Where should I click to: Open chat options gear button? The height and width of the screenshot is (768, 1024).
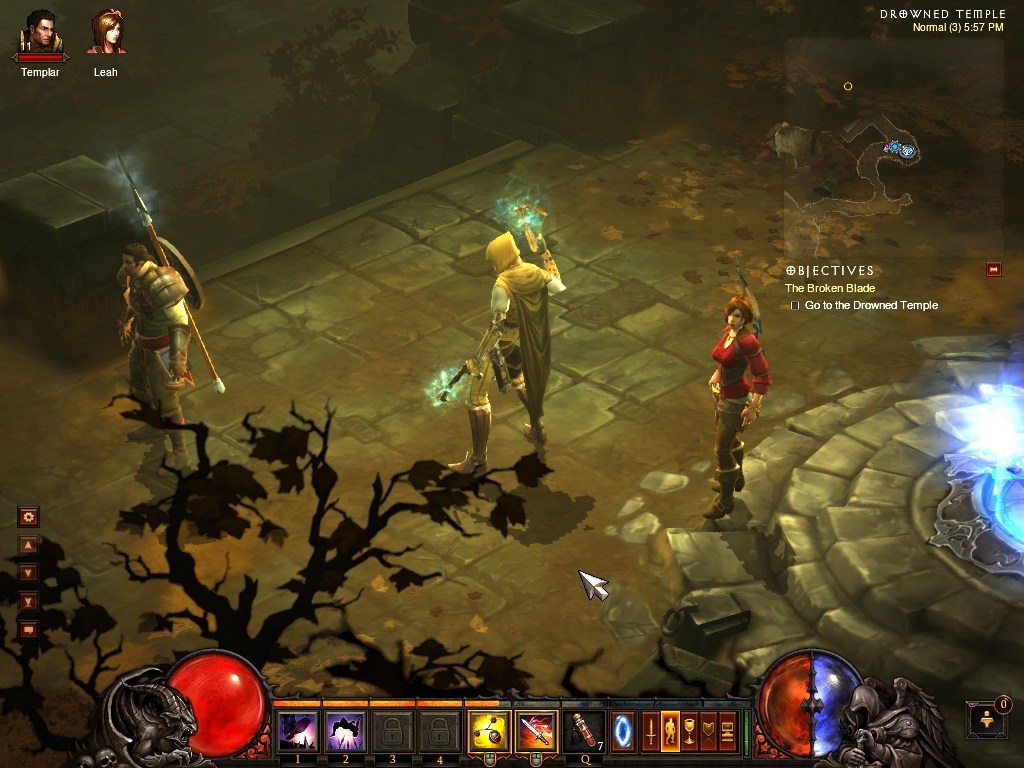[28, 517]
